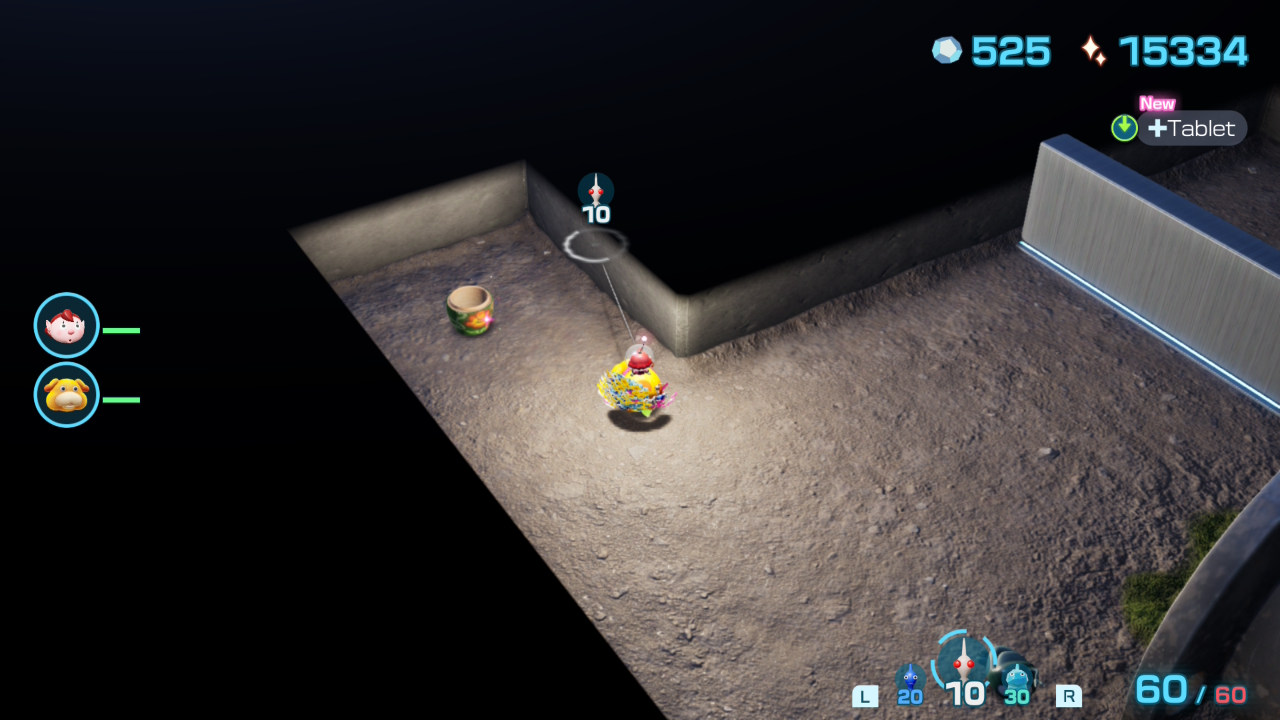Select the active Red Pikmin icon
Screen dimensions: 1280x720
click(964, 663)
